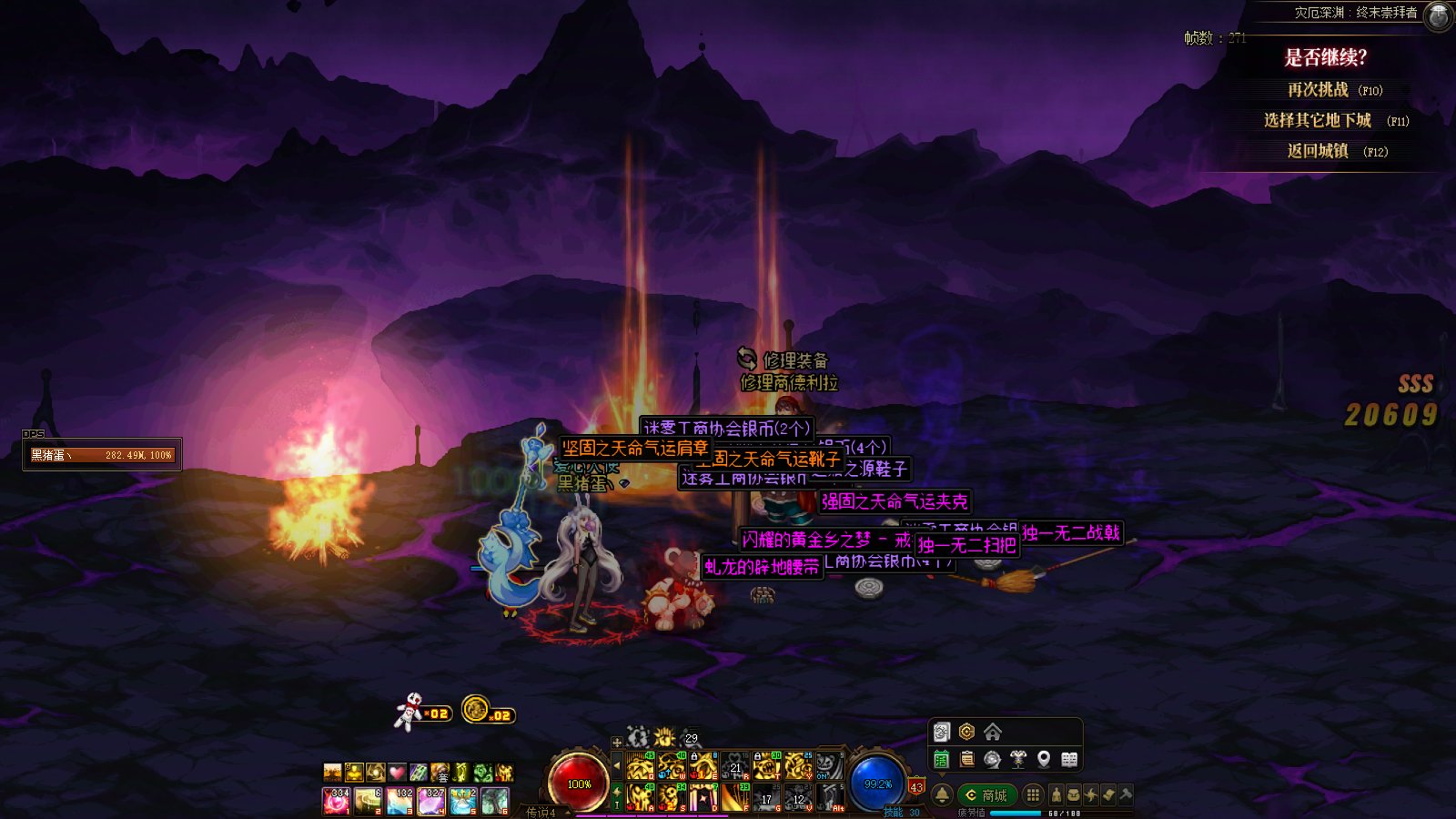Click the bell notification icon
Image resolution: width=1456 pixels, height=819 pixels.
click(x=942, y=795)
